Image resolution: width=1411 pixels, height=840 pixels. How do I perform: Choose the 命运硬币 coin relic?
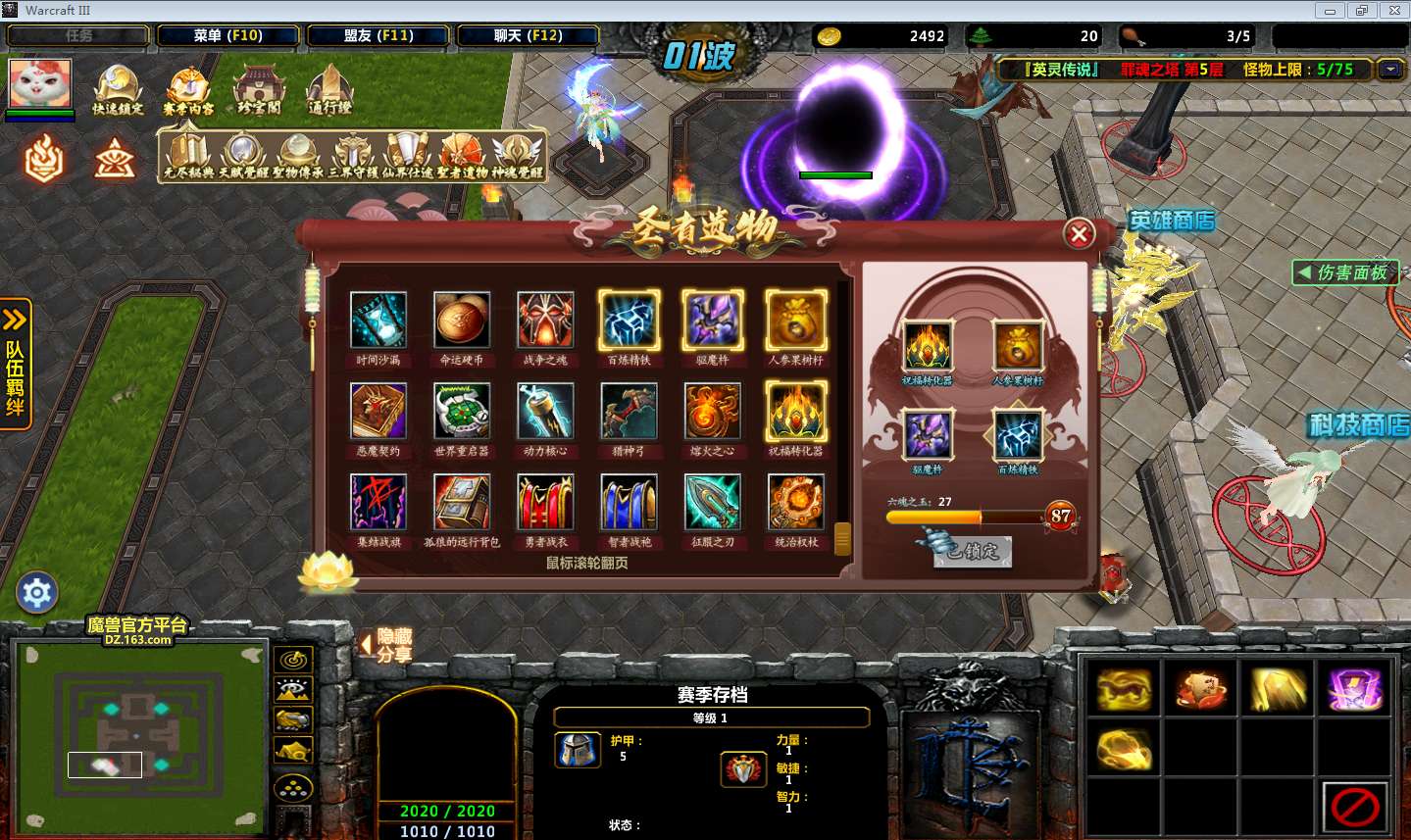pyautogui.click(x=462, y=321)
